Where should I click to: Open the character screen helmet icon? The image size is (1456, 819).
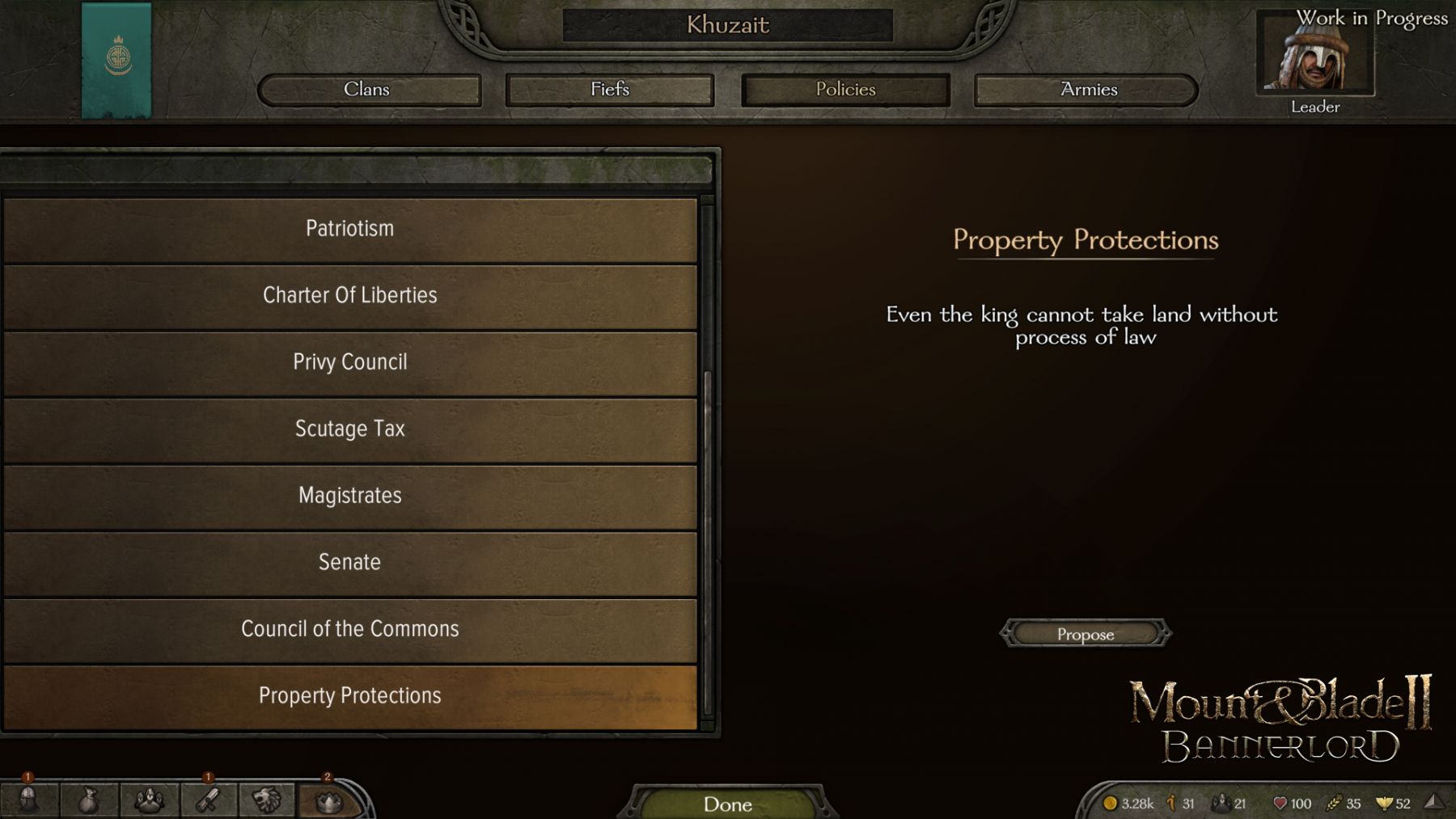(28, 800)
